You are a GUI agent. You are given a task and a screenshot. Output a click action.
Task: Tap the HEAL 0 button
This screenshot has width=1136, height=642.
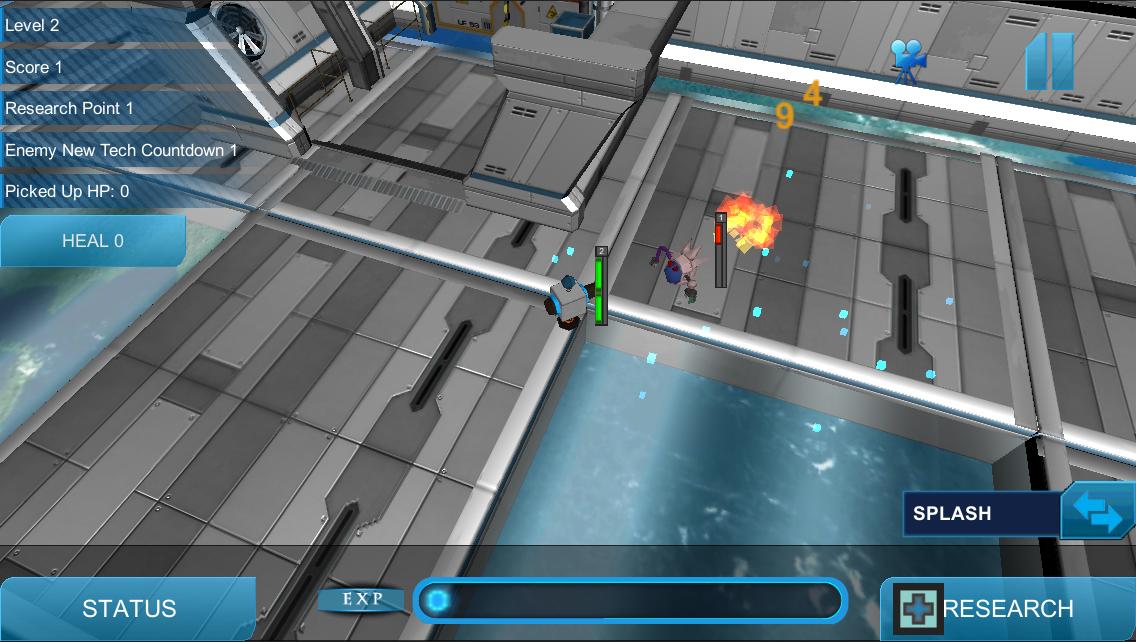point(92,241)
